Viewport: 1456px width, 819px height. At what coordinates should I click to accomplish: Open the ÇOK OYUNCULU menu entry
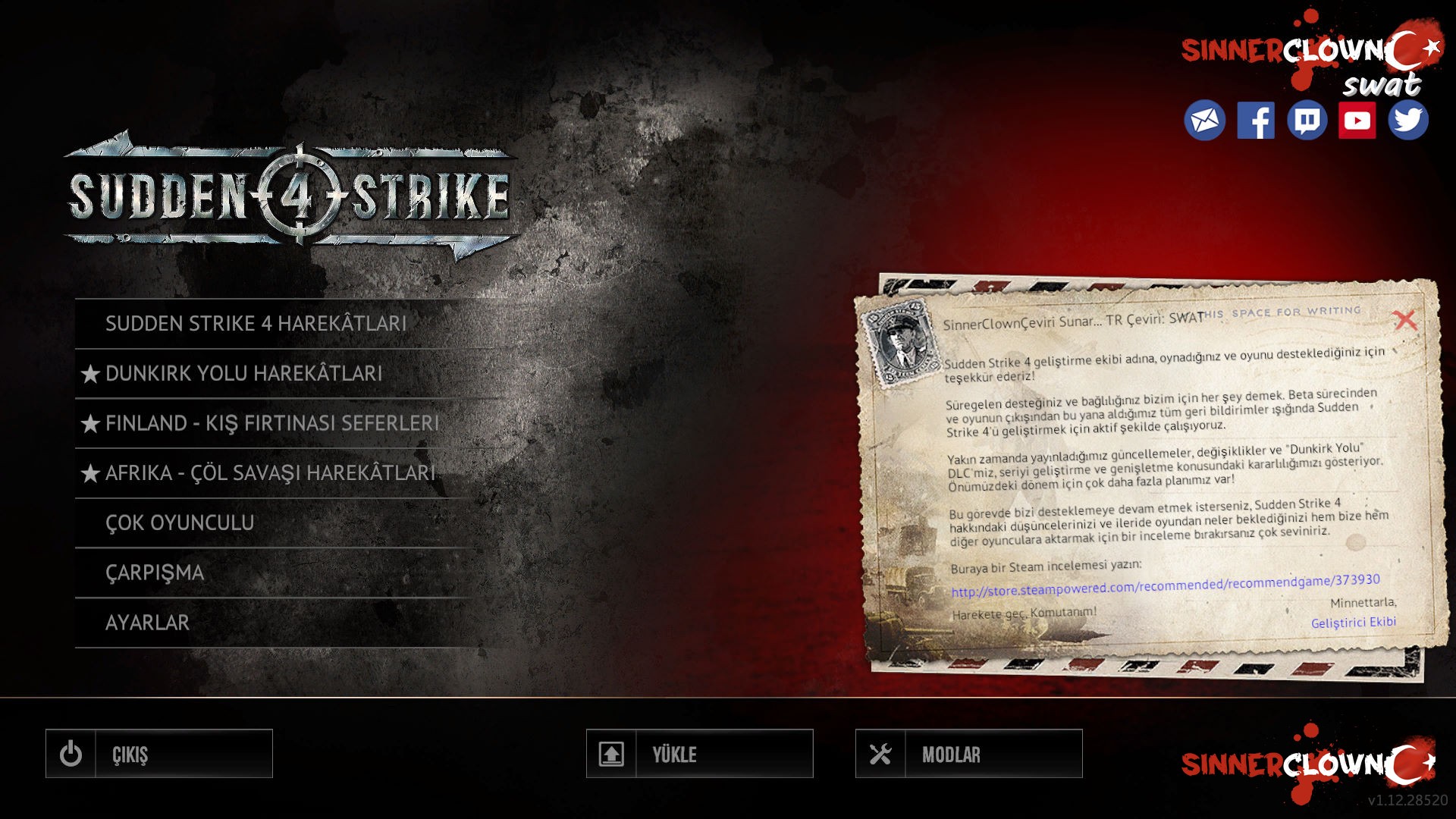(x=182, y=522)
